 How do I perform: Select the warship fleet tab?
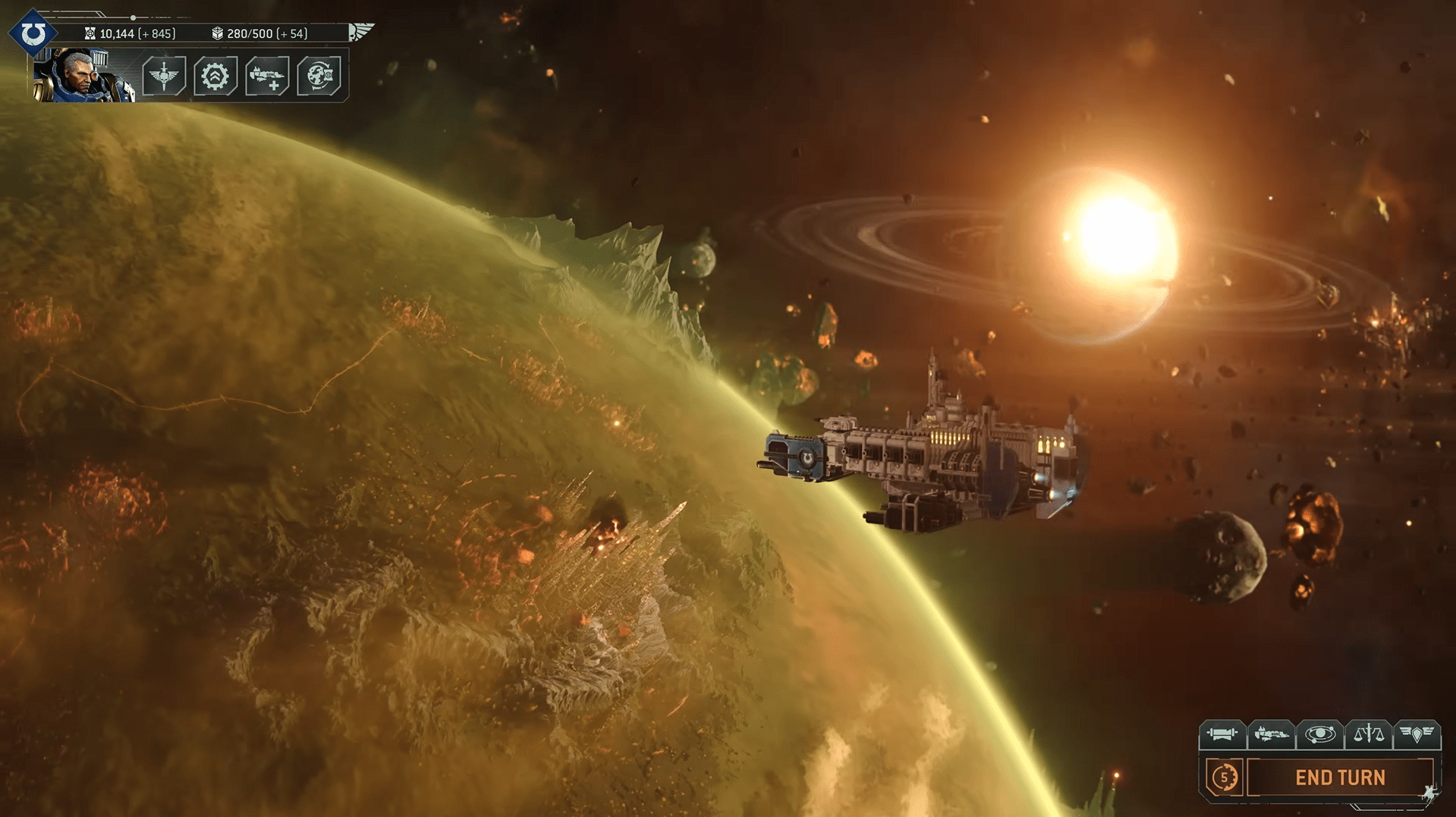[1271, 734]
